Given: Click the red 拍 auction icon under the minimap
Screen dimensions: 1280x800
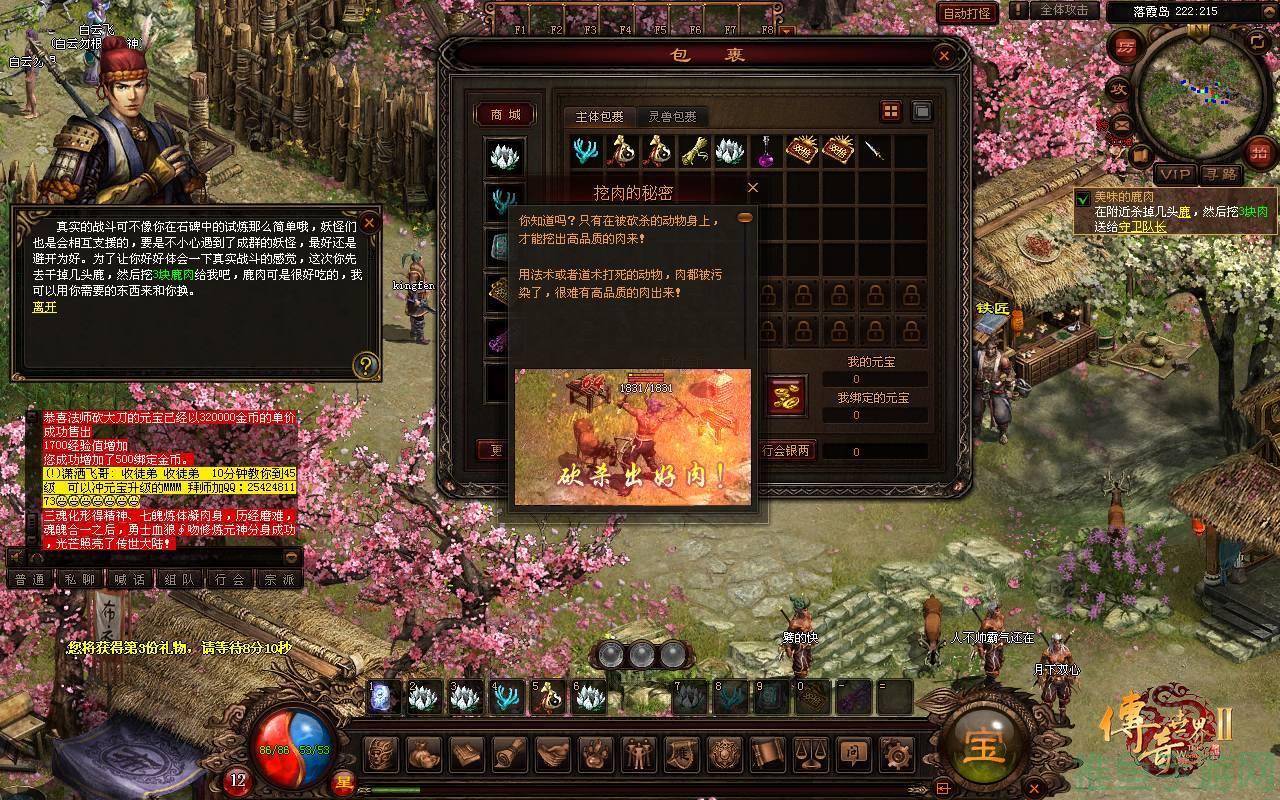Looking at the screenshot, I should coord(1258,151).
